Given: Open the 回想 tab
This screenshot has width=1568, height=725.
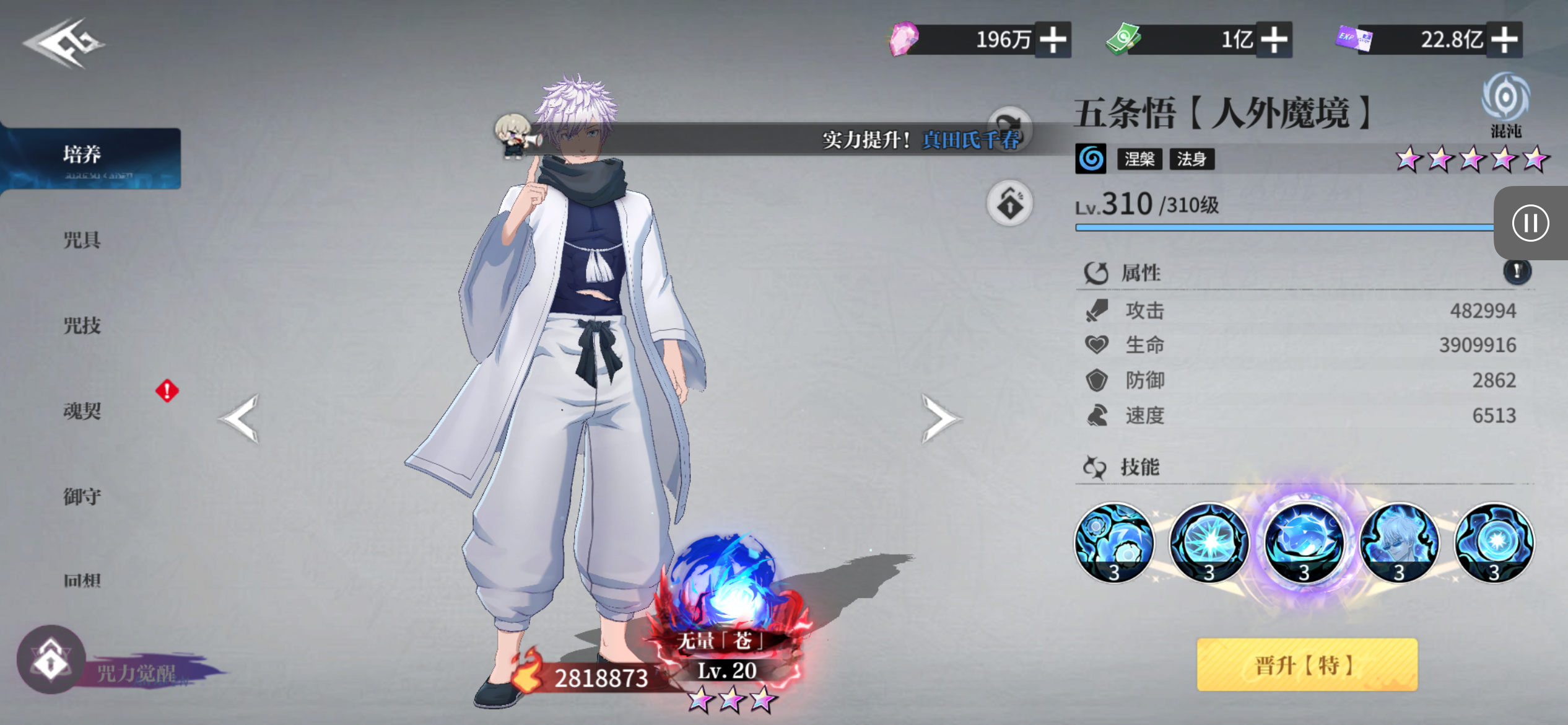Looking at the screenshot, I should (x=82, y=580).
